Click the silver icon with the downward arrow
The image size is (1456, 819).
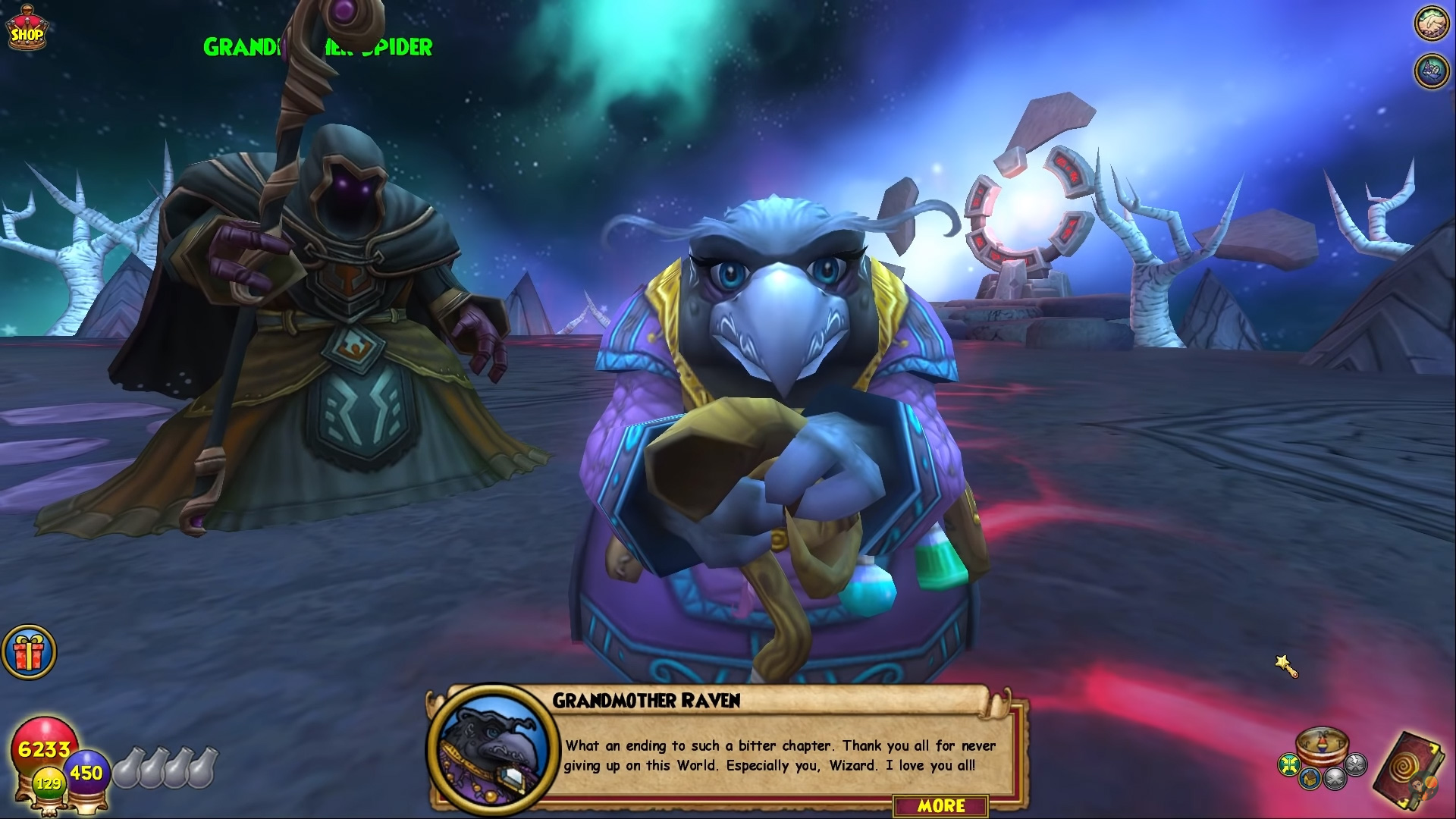point(1355,765)
